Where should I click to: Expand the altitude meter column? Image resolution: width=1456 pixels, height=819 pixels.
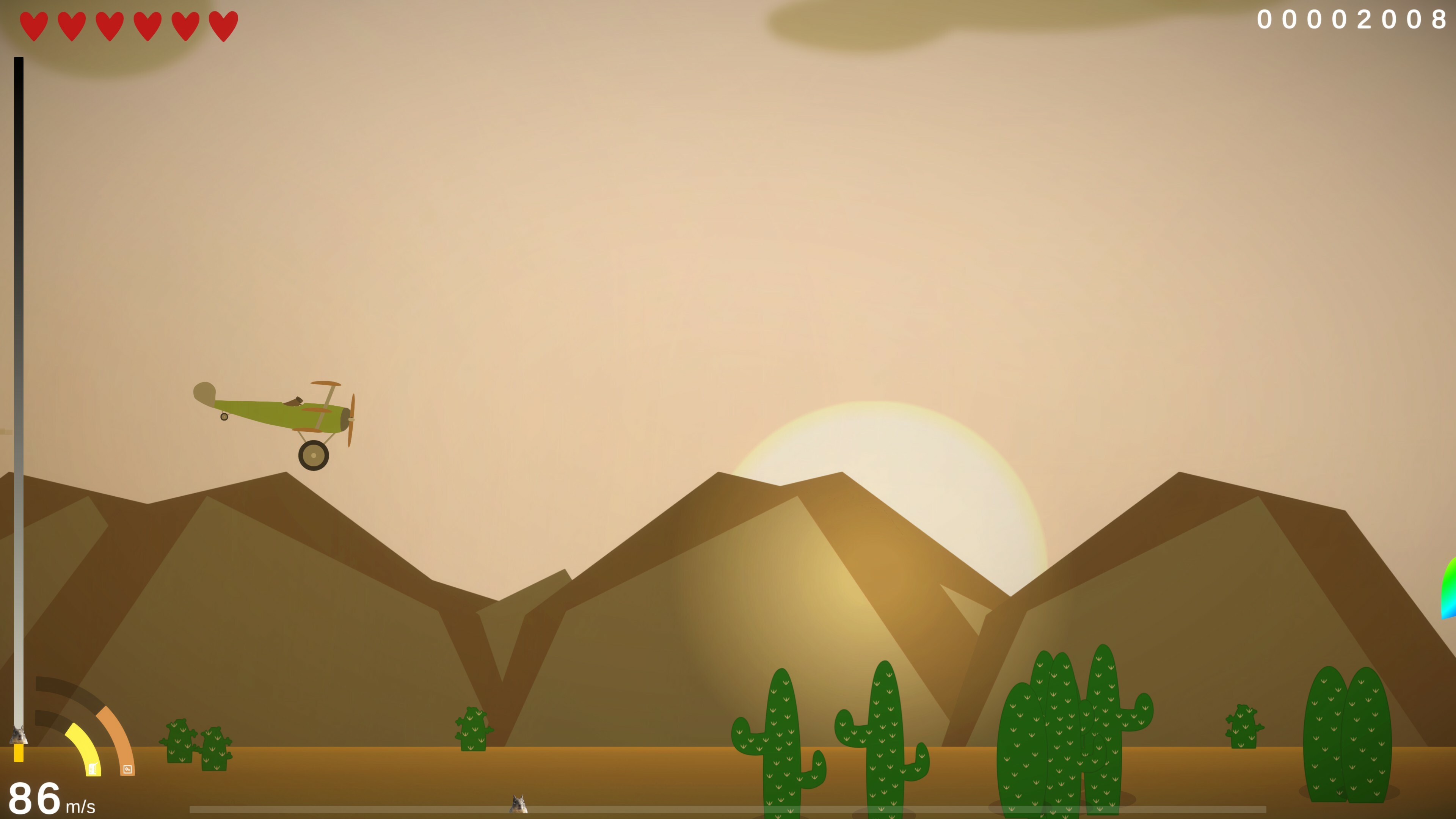(19, 395)
